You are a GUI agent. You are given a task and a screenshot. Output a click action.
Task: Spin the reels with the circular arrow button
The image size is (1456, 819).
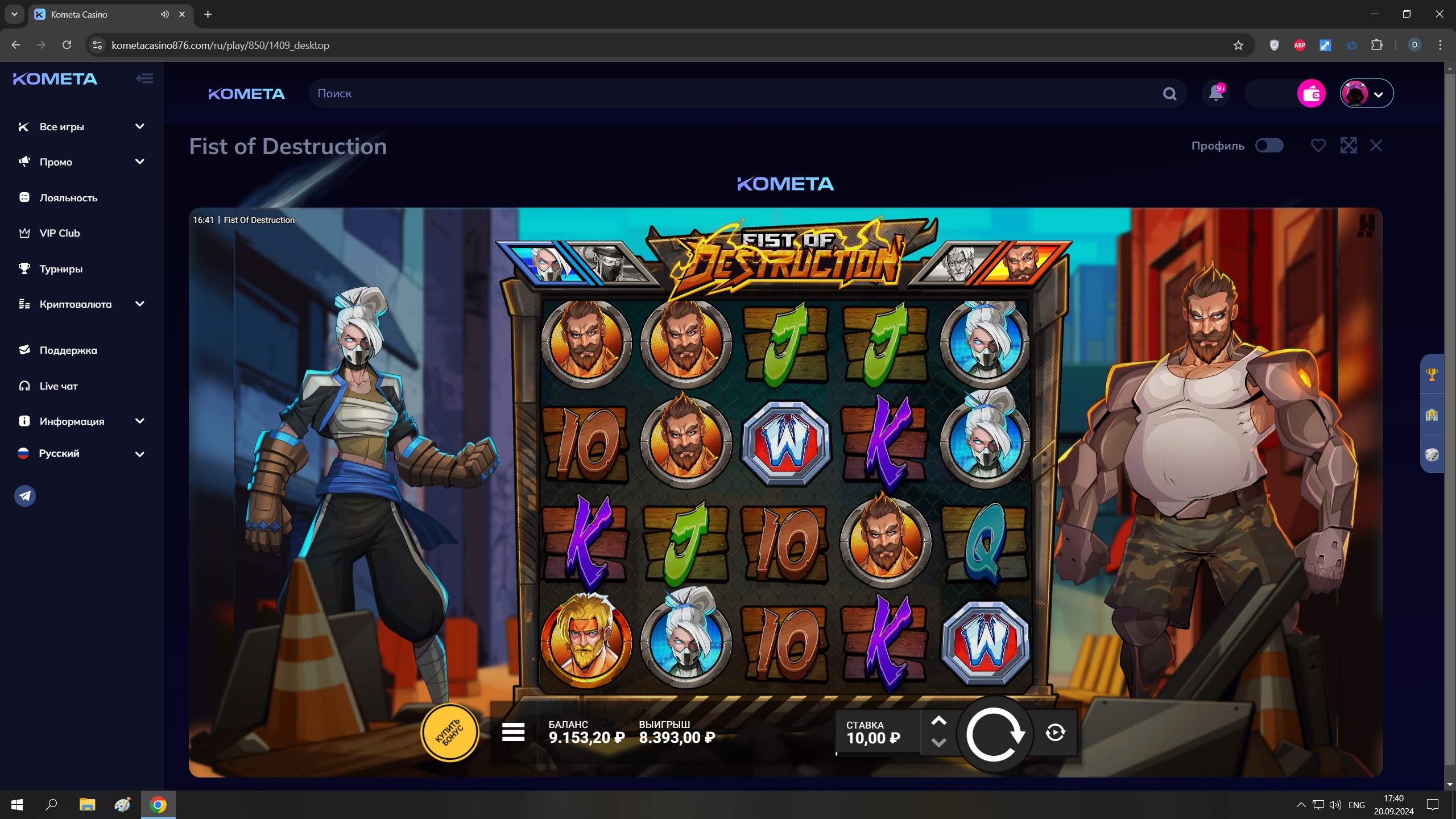click(x=994, y=734)
